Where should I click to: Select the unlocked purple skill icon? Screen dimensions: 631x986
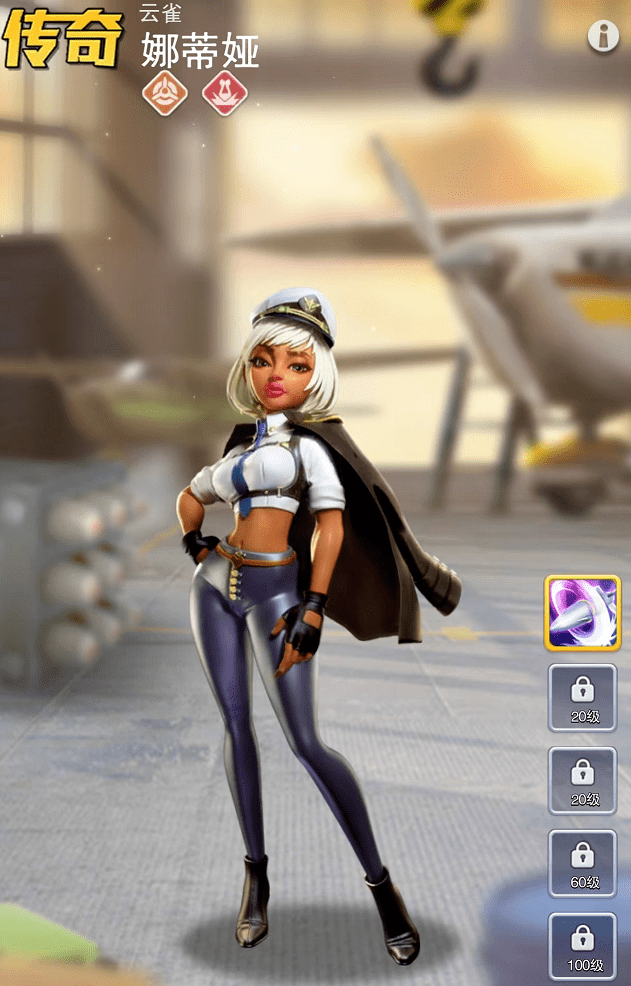click(582, 611)
